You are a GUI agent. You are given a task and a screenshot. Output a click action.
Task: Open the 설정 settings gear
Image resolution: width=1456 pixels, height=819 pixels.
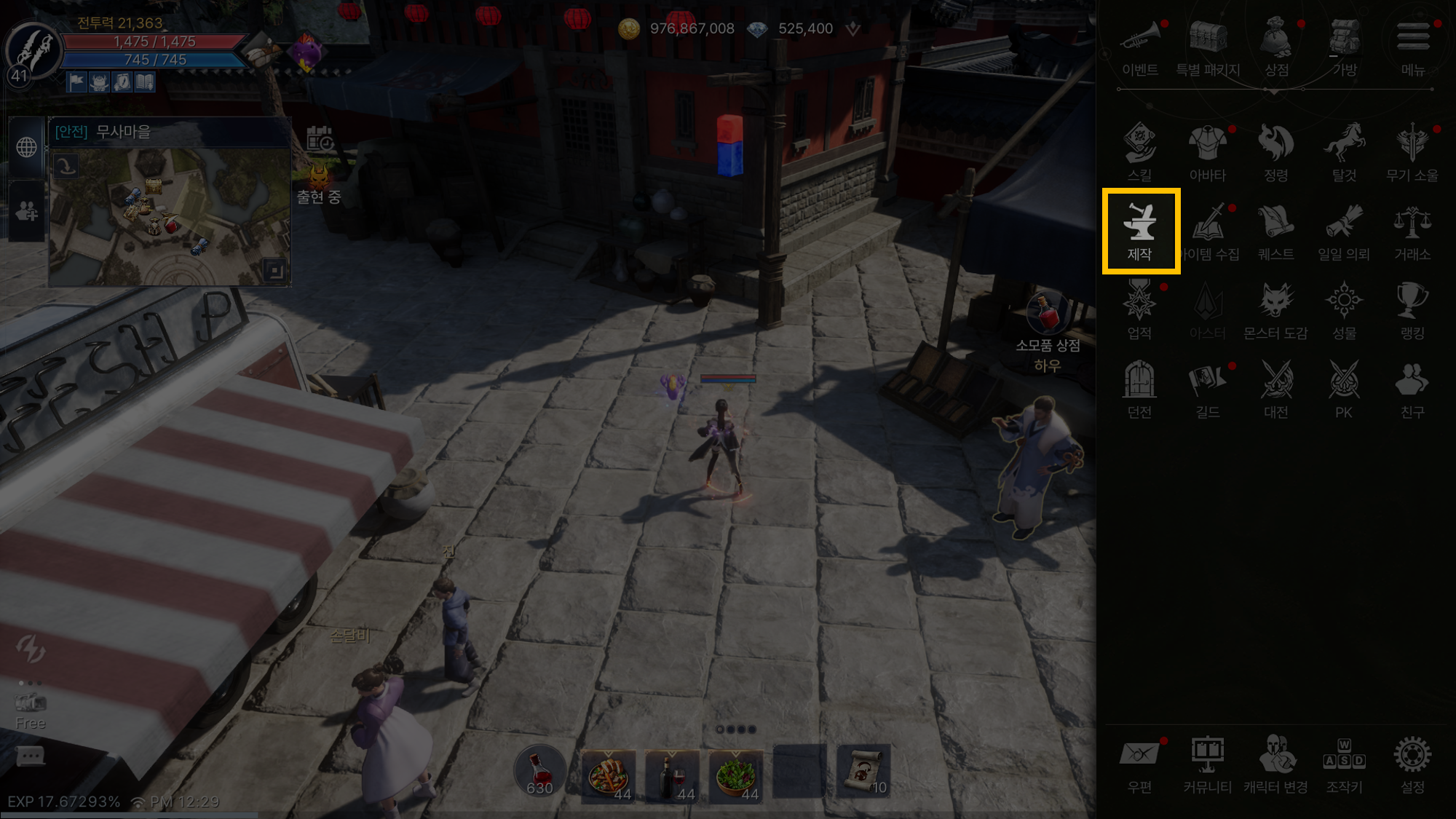coord(1412,764)
